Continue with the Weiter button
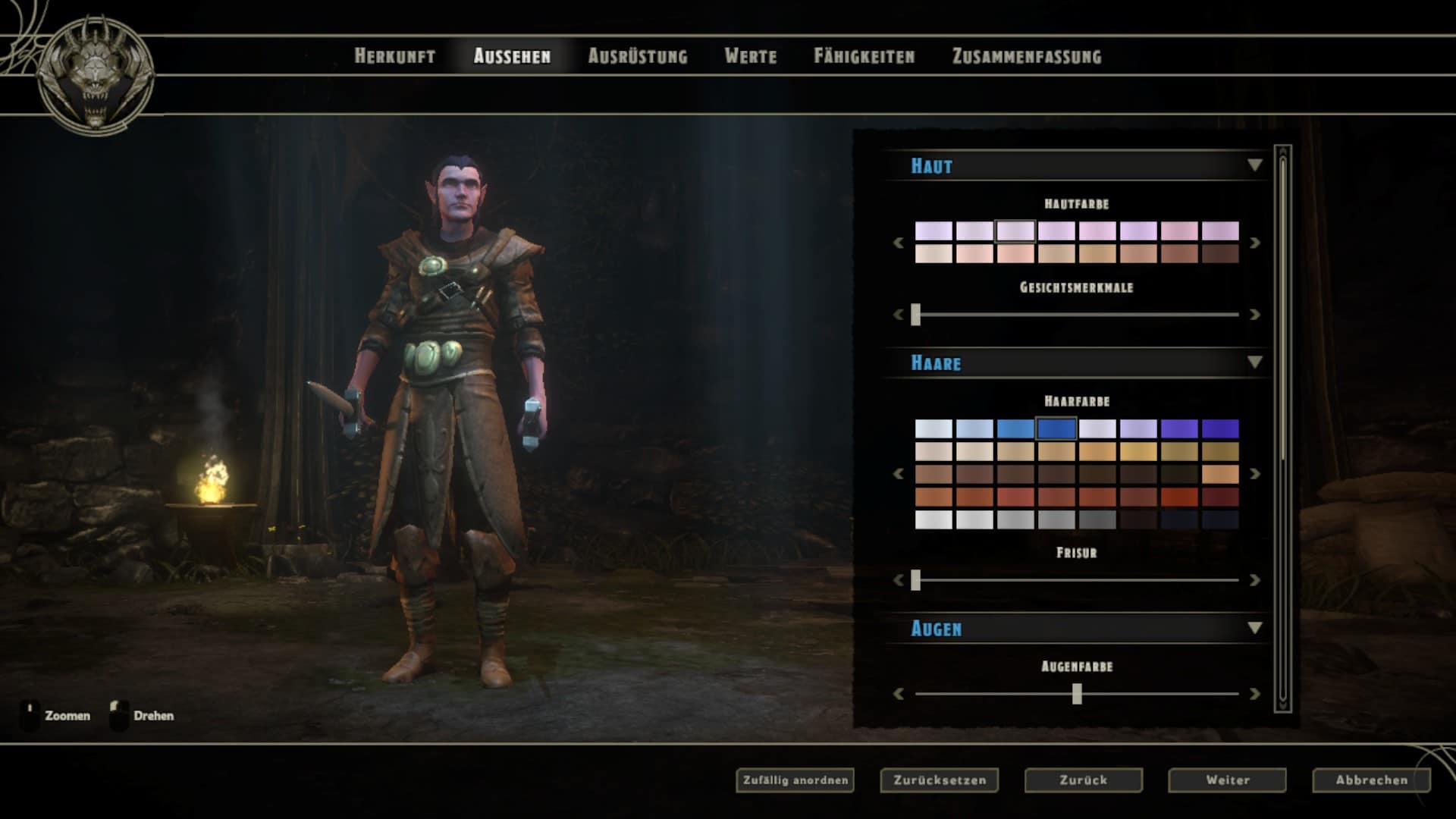1456x819 pixels. click(x=1227, y=780)
